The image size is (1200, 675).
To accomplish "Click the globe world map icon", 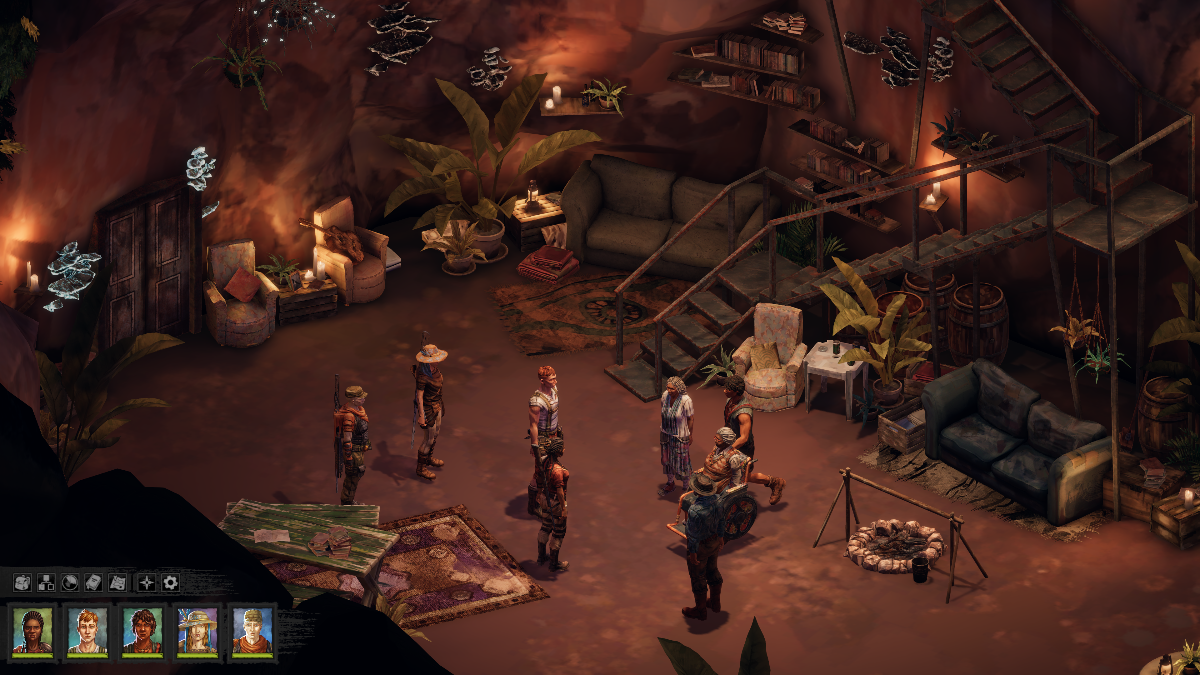I will tap(70, 582).
